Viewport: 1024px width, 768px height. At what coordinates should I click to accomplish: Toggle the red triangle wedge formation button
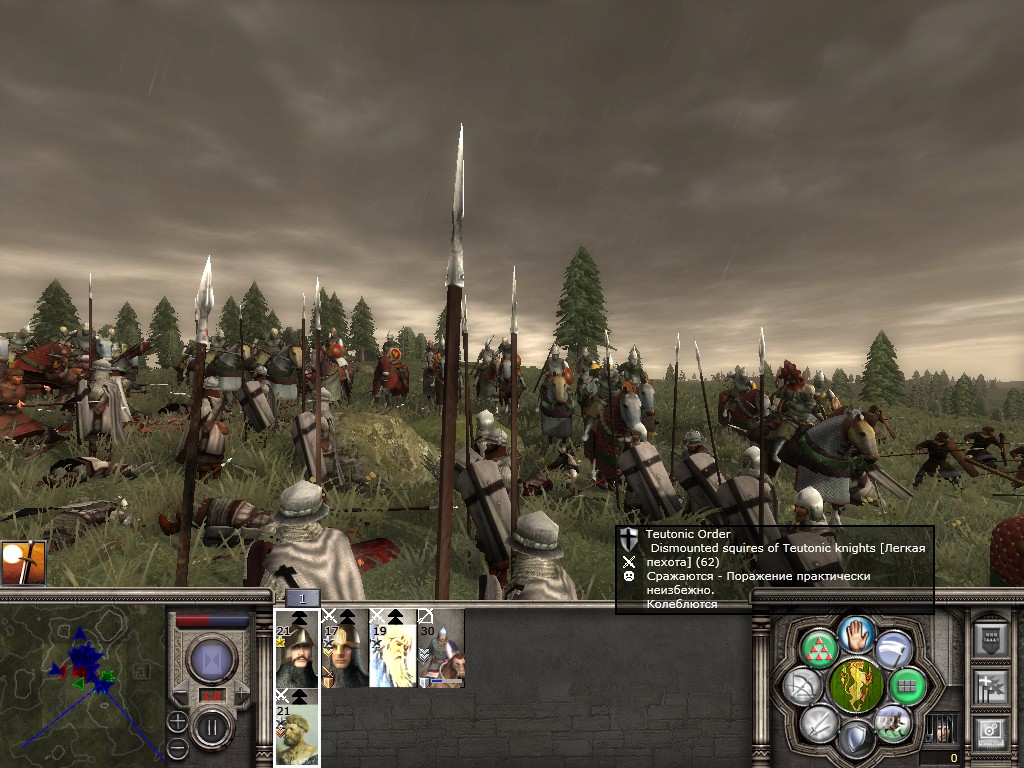tap(818, 649)
